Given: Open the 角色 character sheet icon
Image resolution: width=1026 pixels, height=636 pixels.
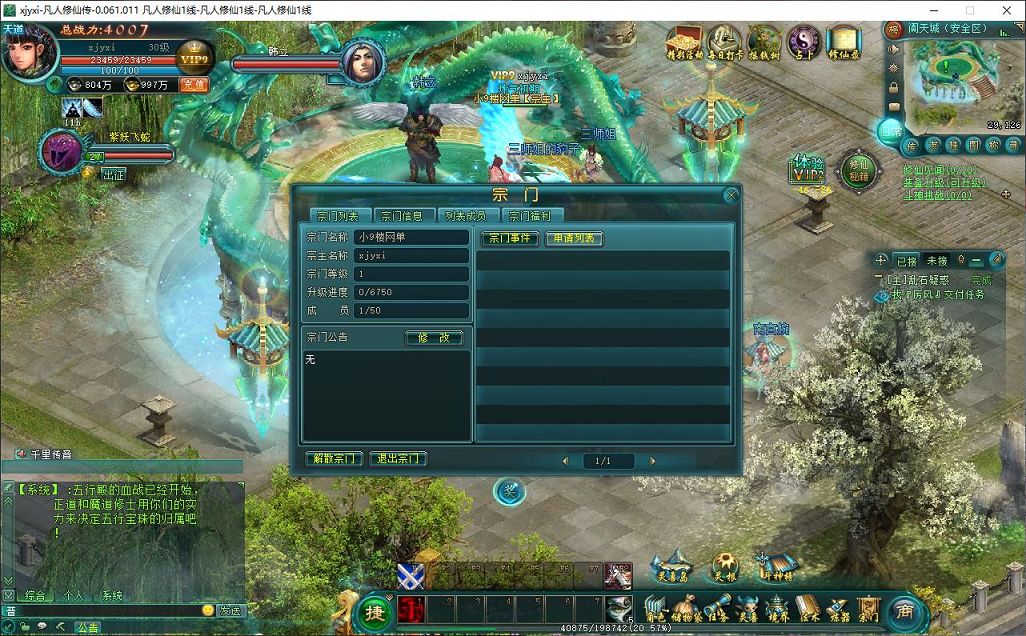Looking at the screenshot, I should [655, 607].
